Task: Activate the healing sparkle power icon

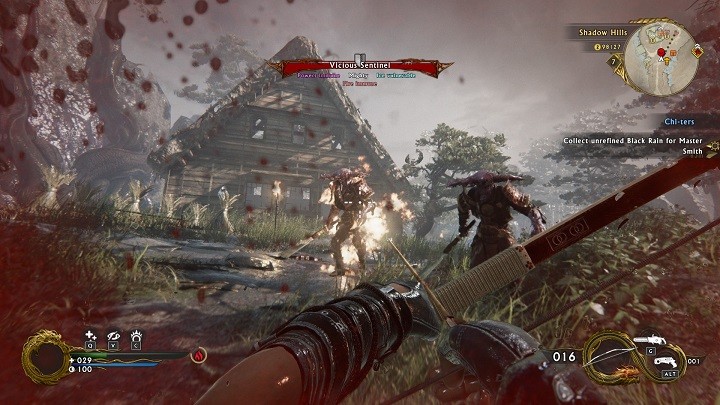Action: coord(90,336)
